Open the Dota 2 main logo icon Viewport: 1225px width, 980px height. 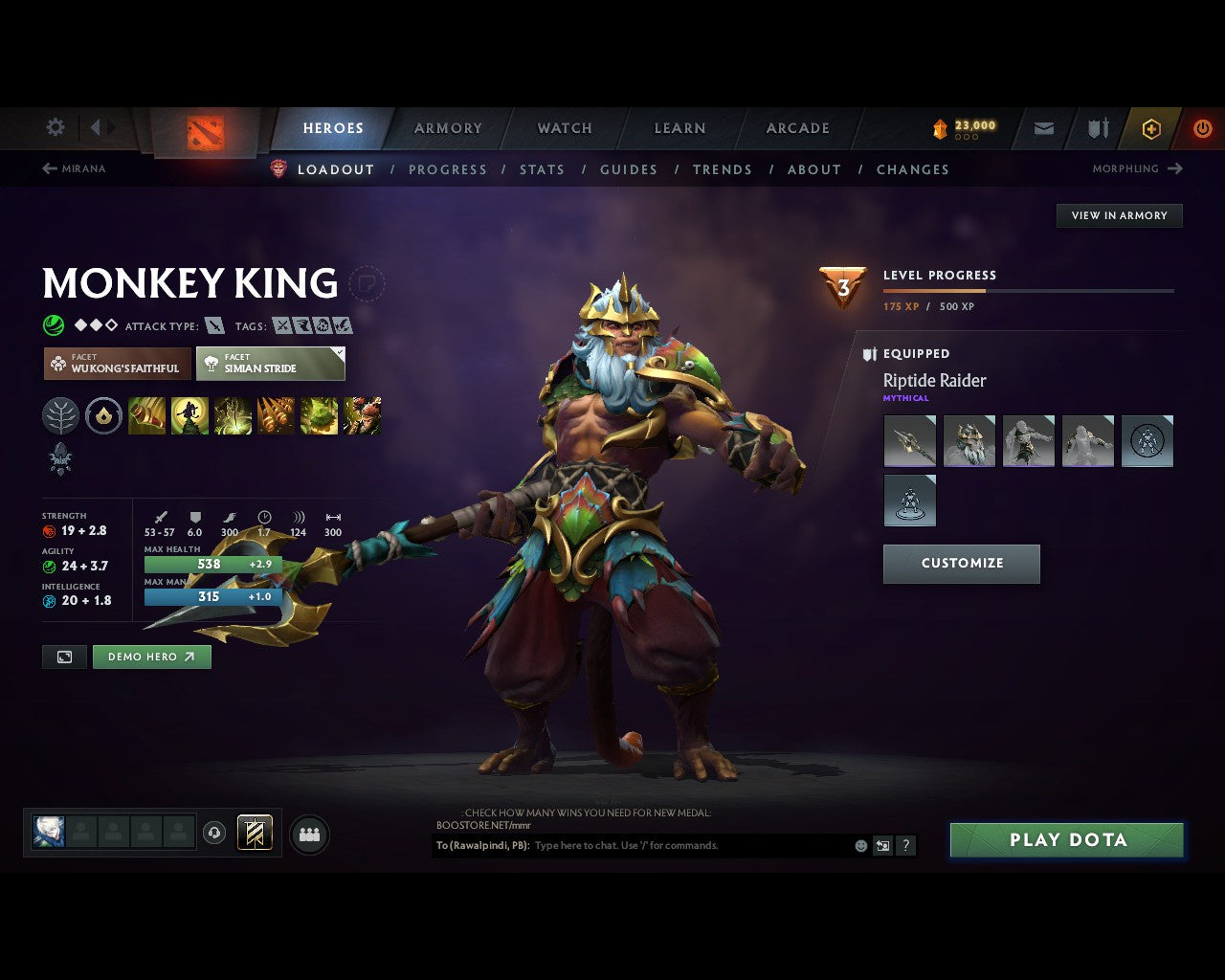coord(204,129)
